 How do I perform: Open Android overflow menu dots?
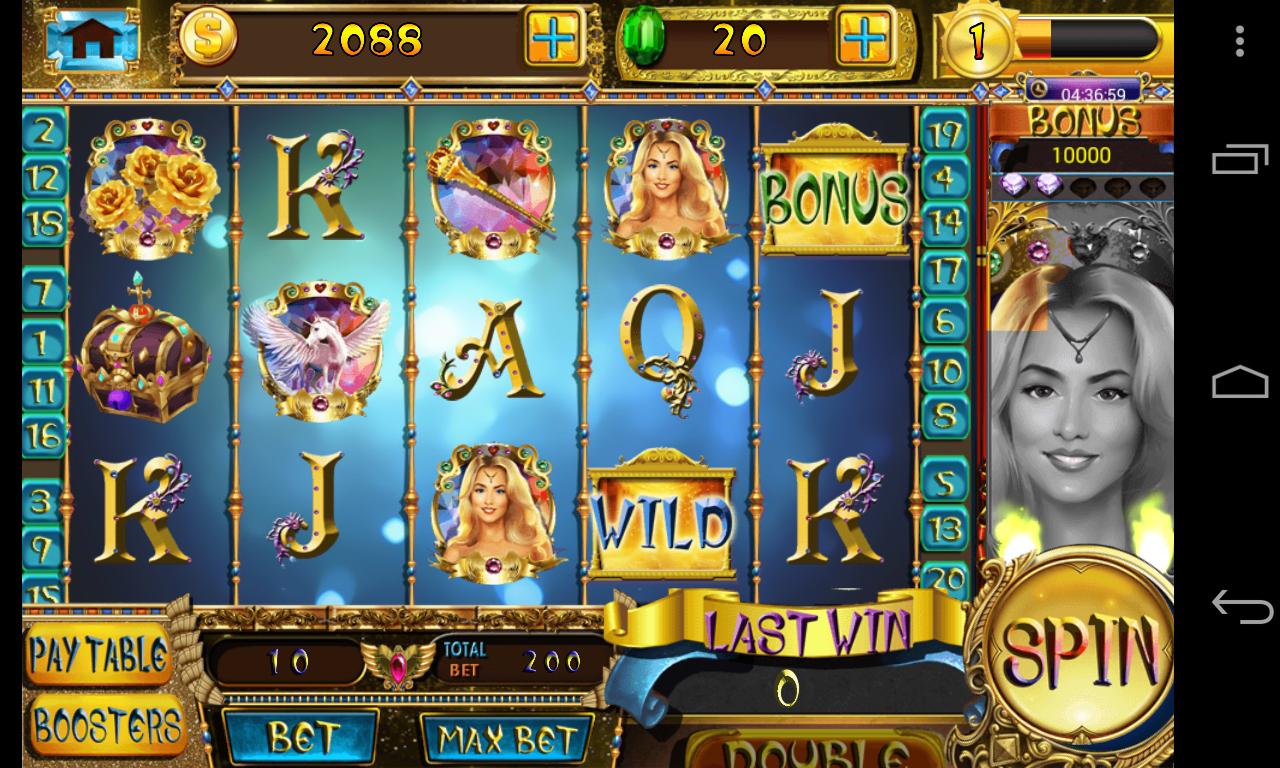(1240, 41)
